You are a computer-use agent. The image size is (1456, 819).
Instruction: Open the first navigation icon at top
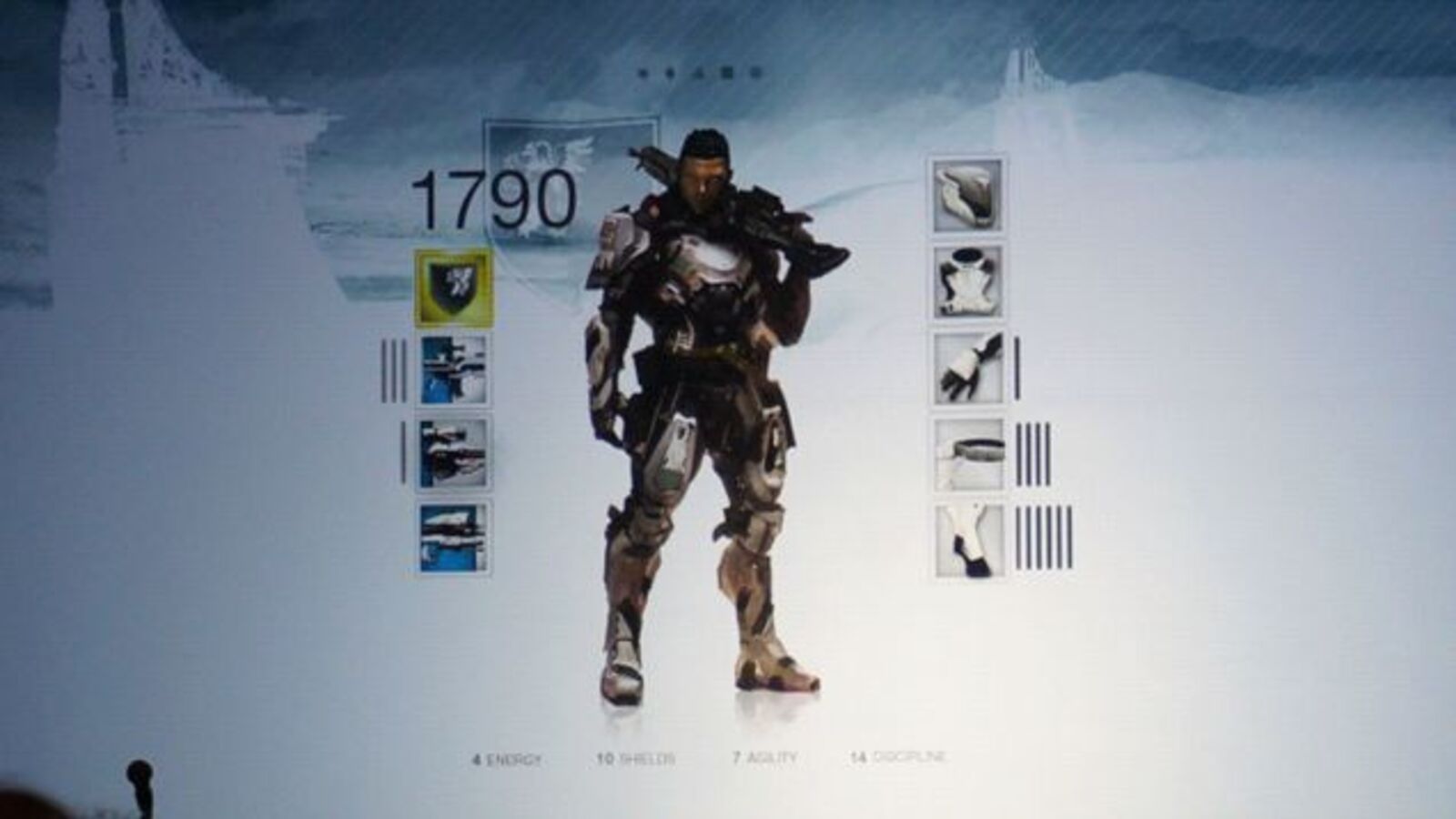tap(642, 72)
